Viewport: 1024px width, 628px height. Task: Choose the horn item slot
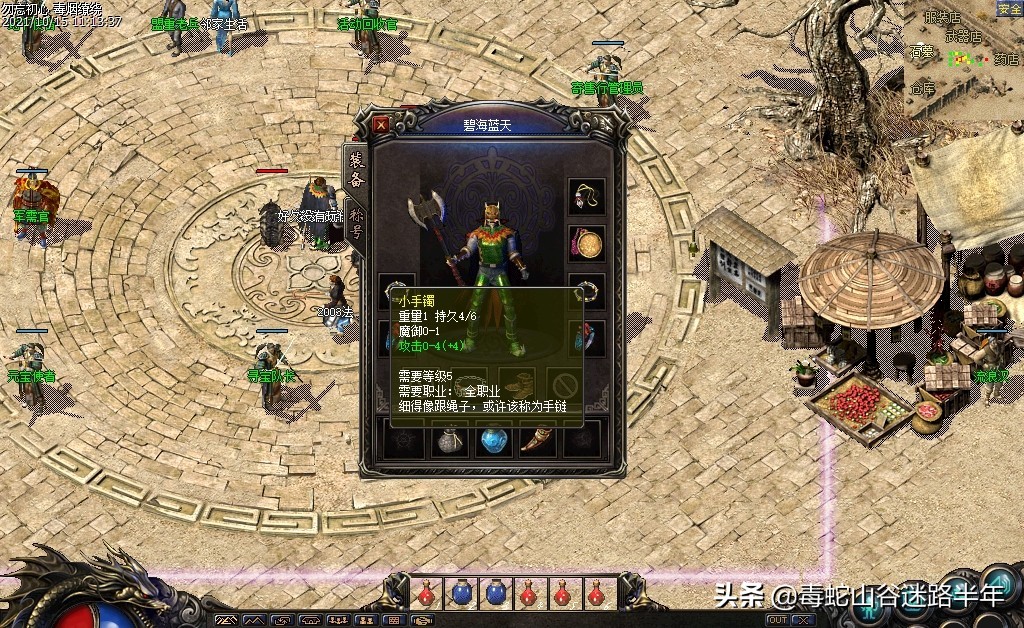(537, 440)
